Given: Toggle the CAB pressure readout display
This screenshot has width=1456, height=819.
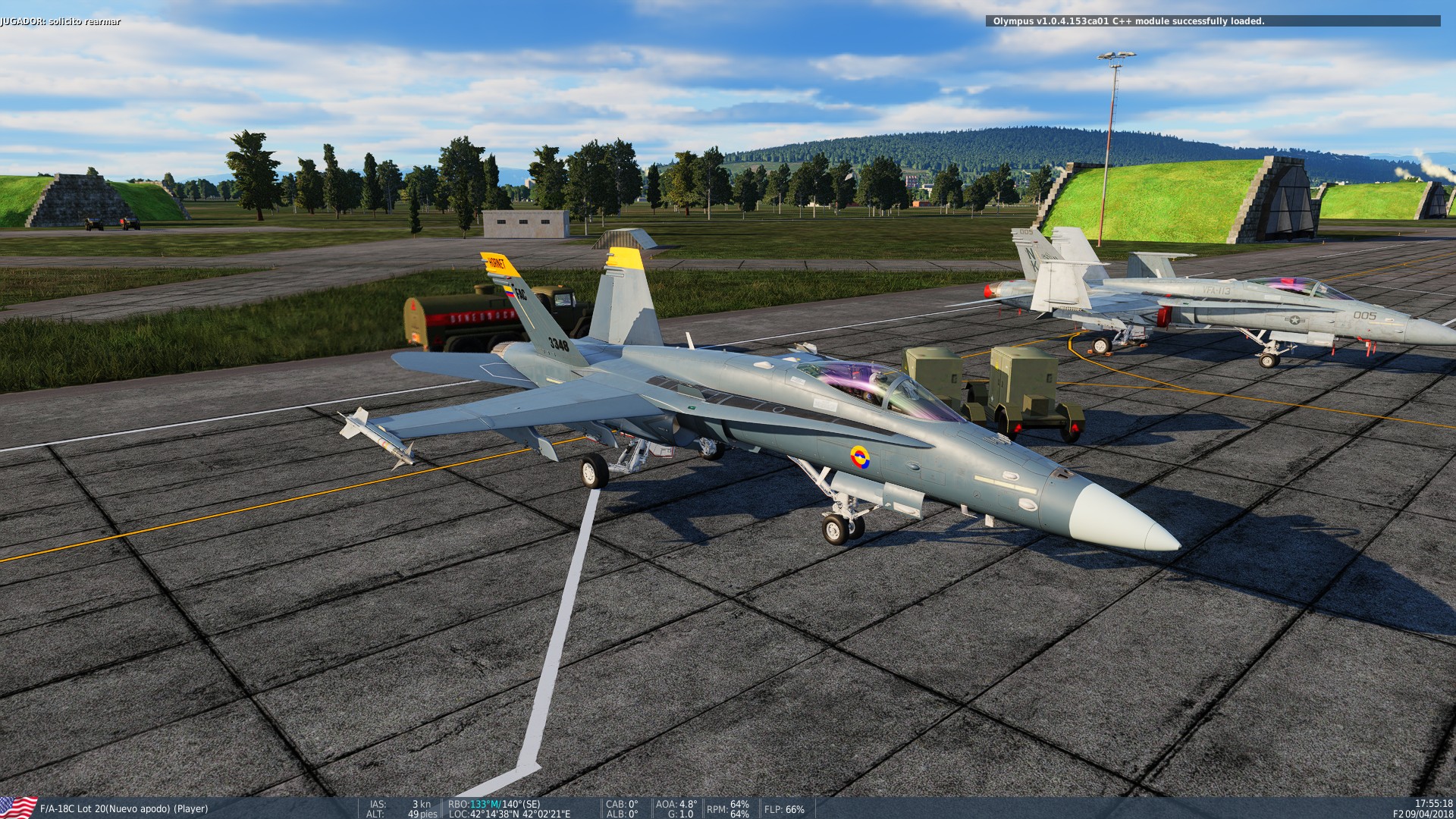Looking at the screenshot, I should coord(622,805).
